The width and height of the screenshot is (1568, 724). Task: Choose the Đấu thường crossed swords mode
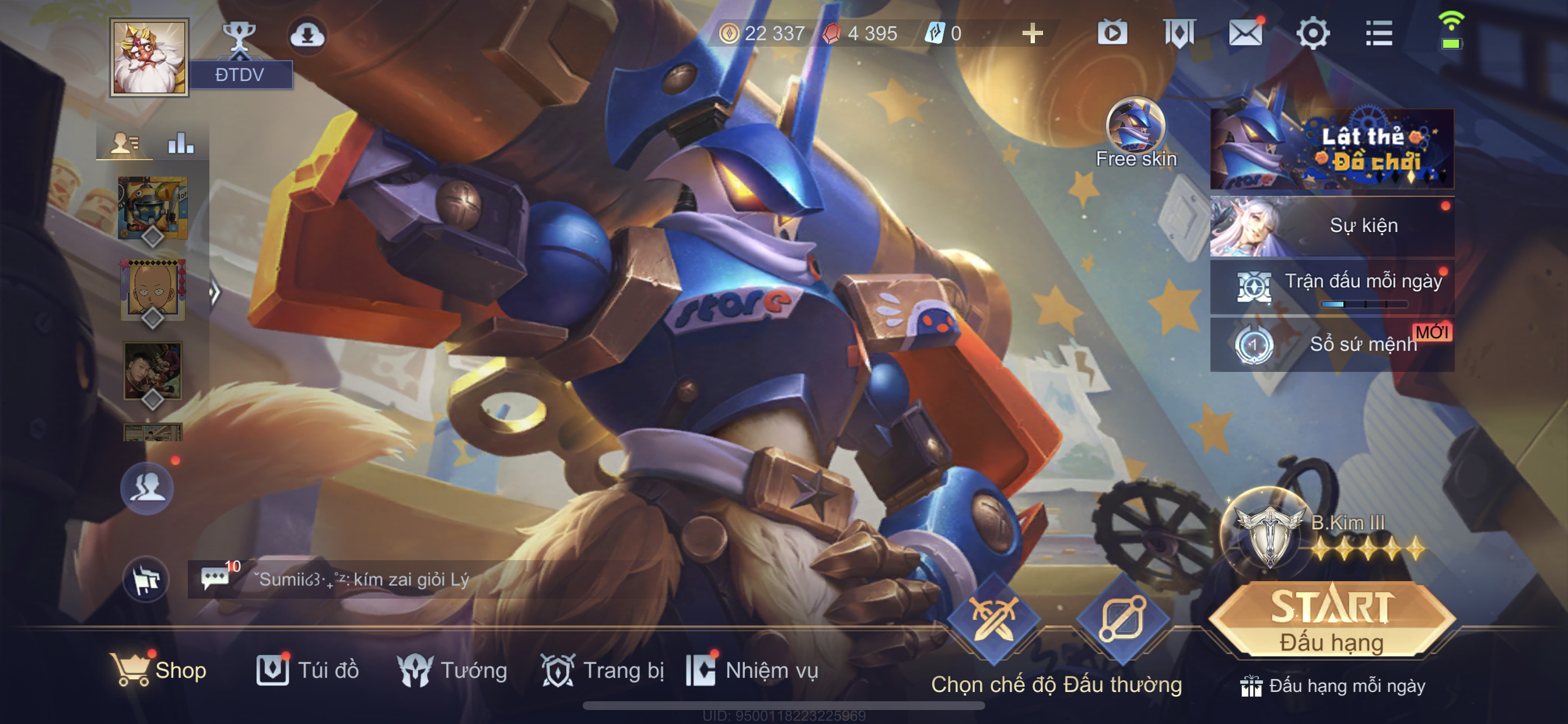point(993,619)
